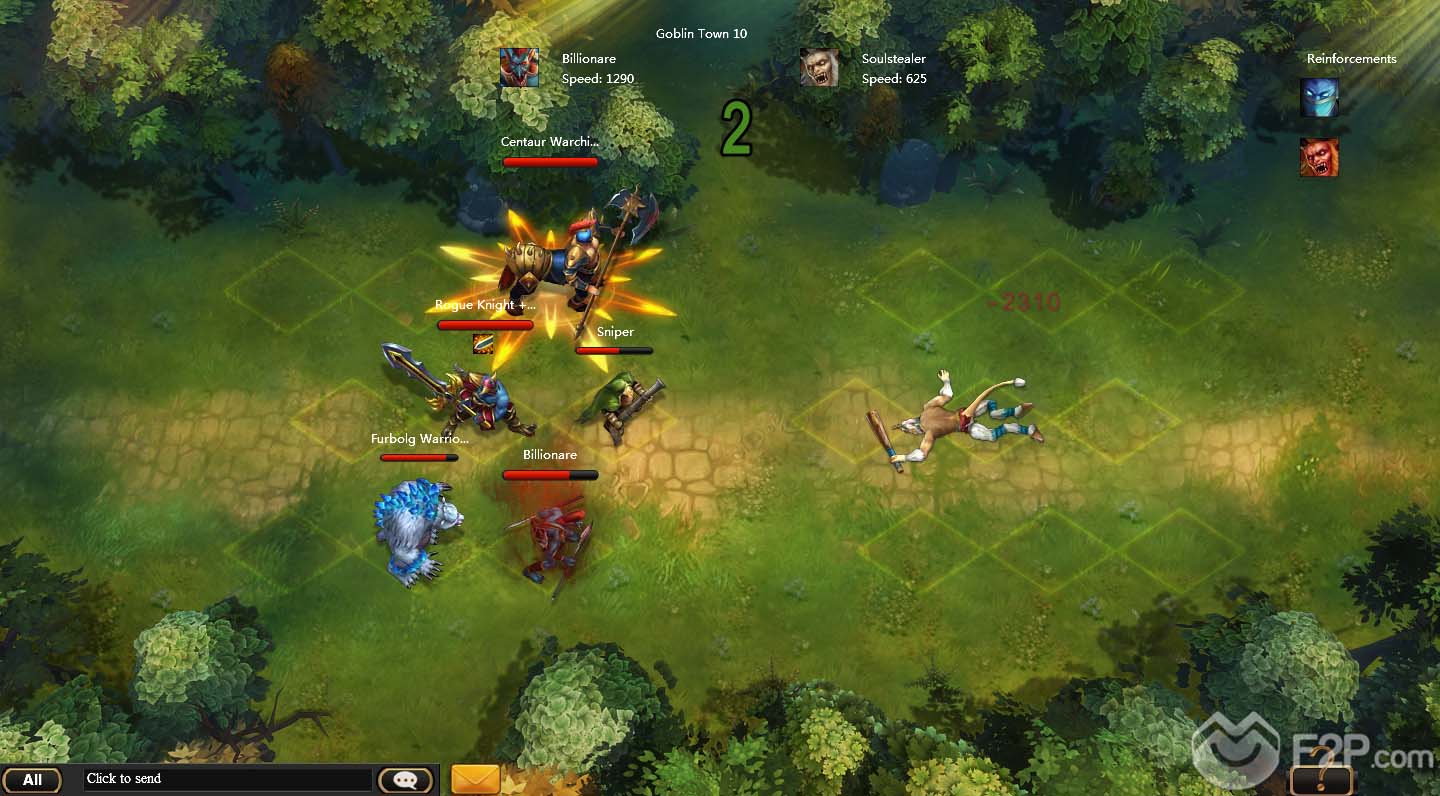Screen dimensions: 1440x796
Task: Click the speech bubble send button
Action: [405, 780]
